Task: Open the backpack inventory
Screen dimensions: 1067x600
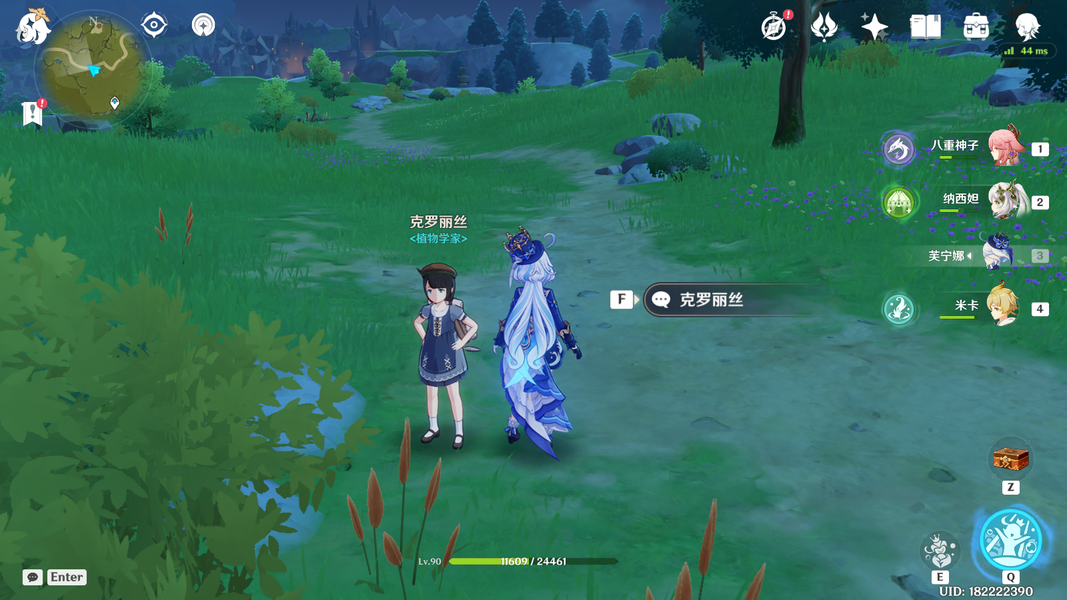Action: 976,27
